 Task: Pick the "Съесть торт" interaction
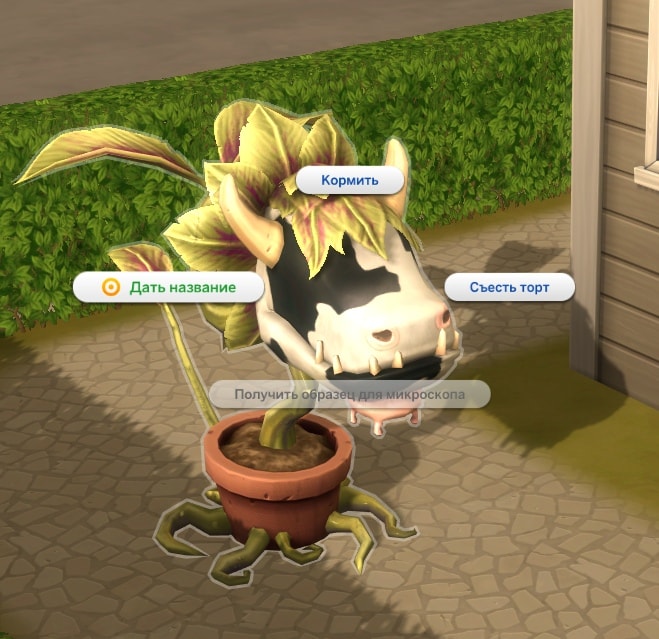click(510, 288)
